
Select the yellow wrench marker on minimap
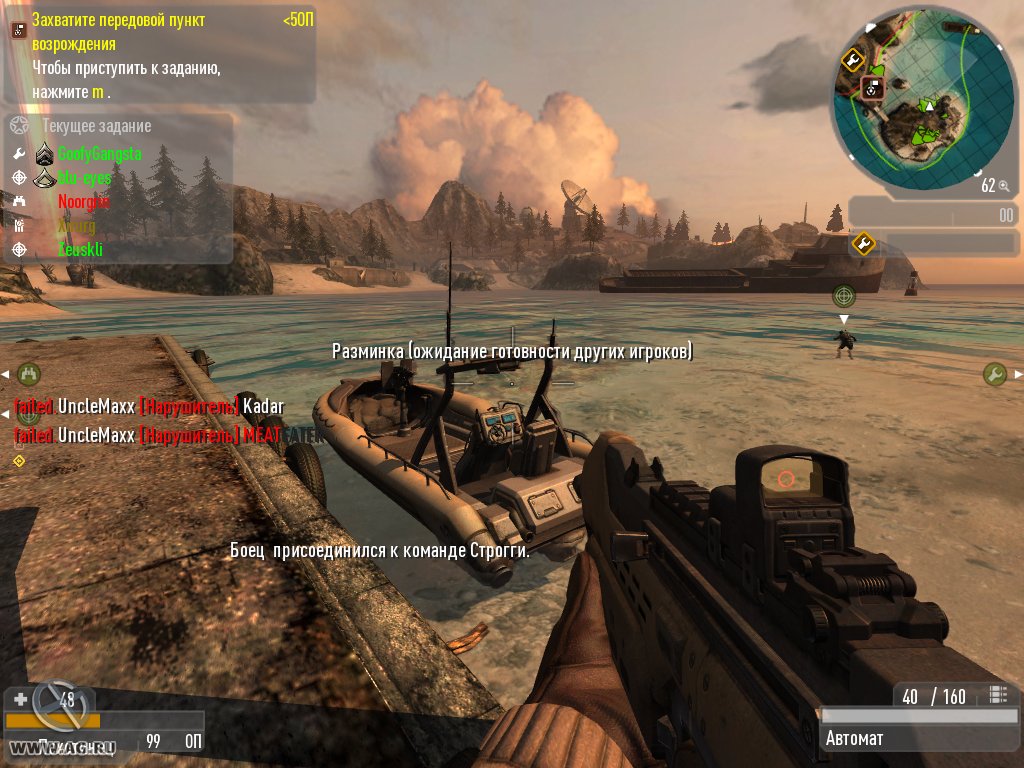pos(853,60)
